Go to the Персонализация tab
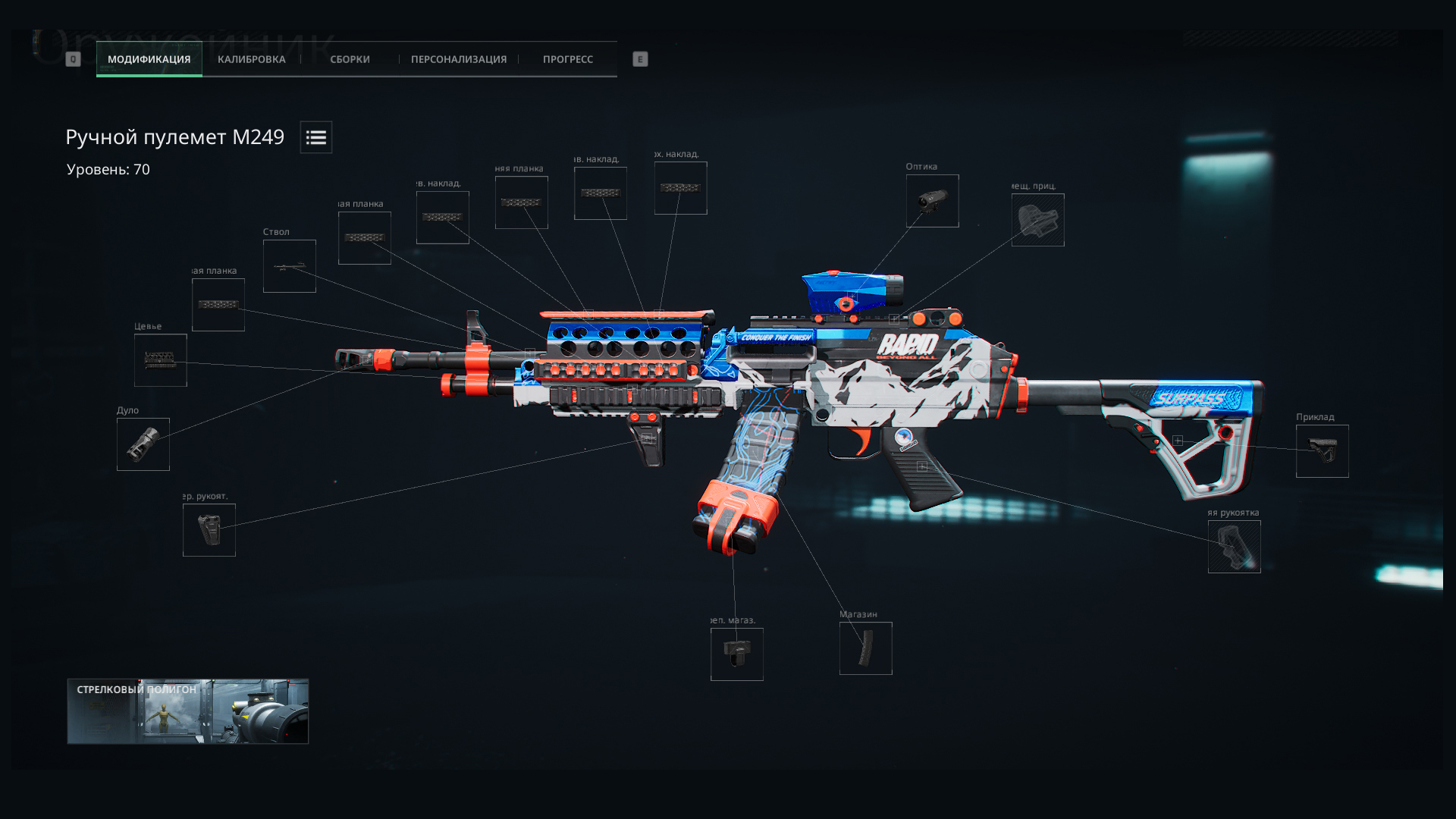The width and height of the screenshot is (1456, 819). [x=458, y=59]
